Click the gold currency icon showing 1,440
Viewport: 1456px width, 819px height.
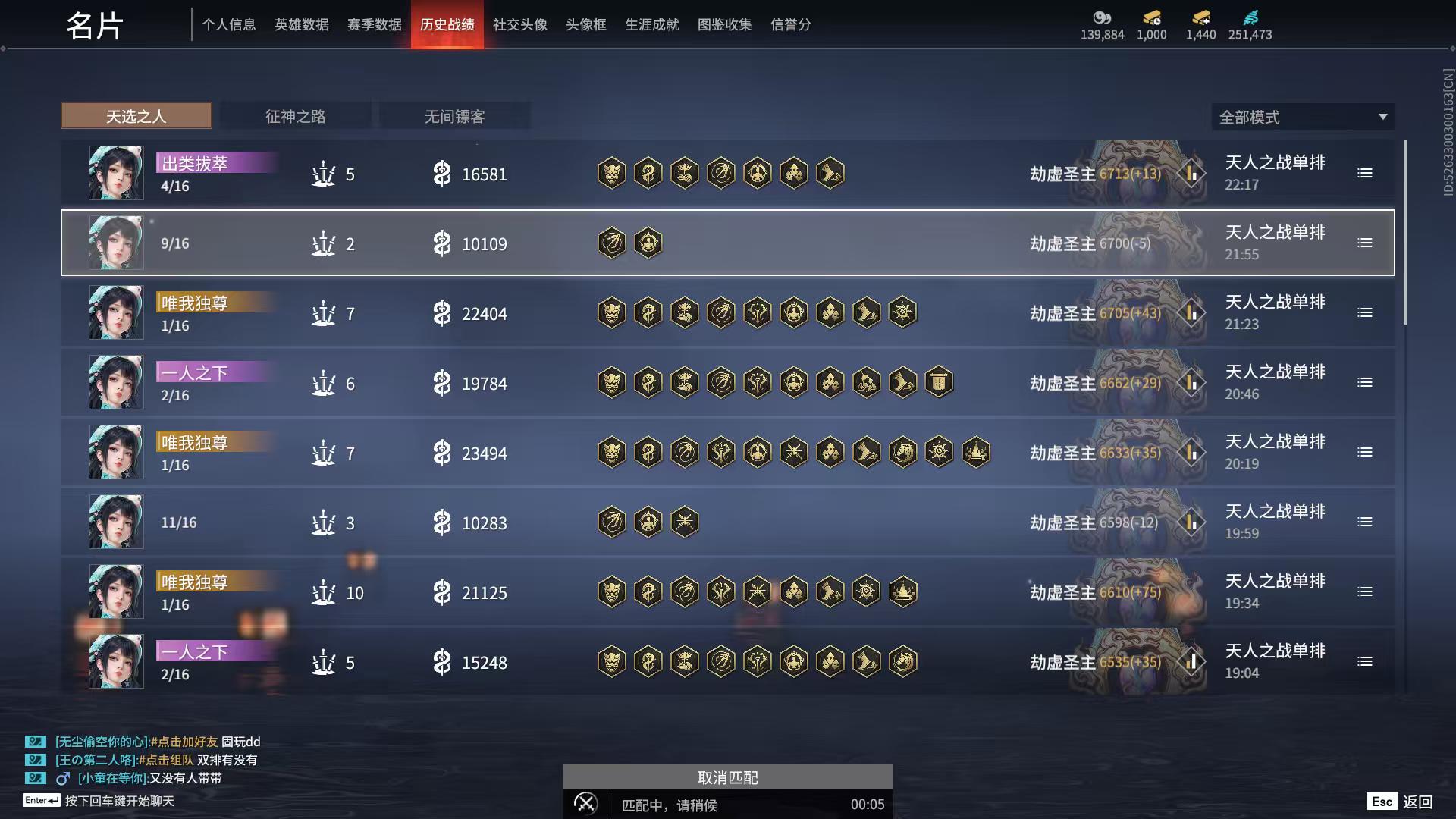(1200, 17)
